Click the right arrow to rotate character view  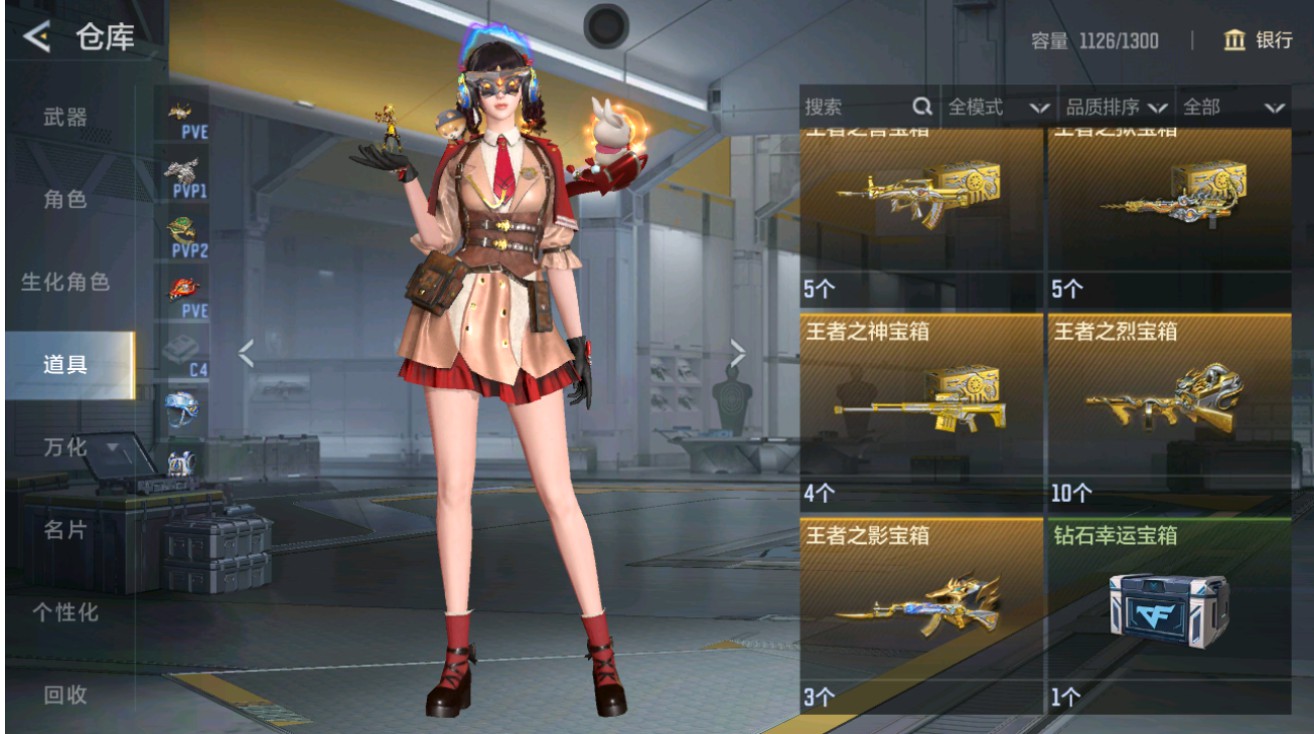coord(740,351)
